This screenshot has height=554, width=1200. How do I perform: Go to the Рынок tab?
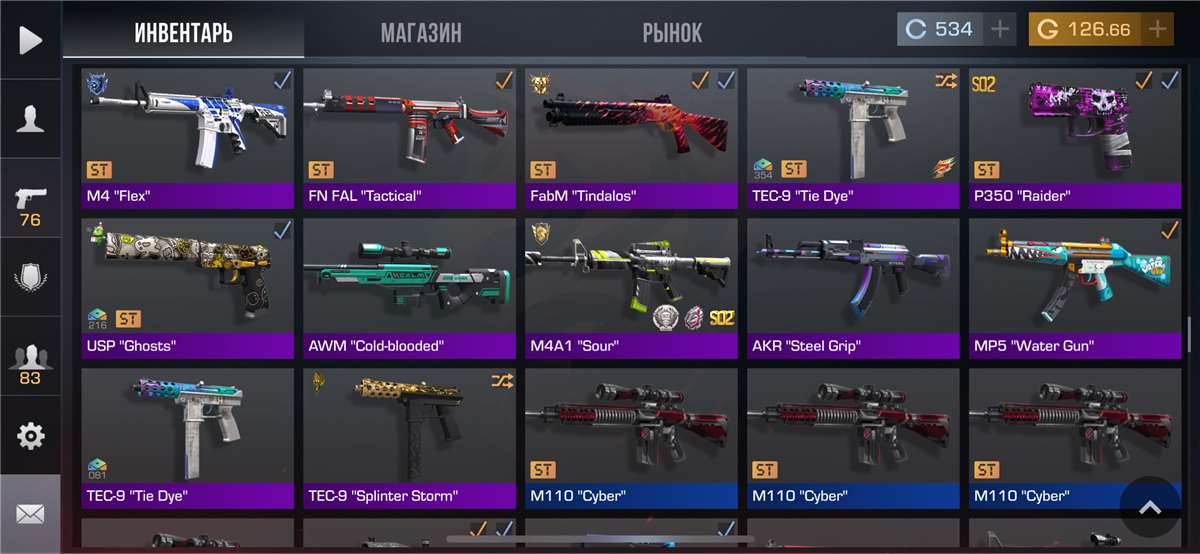point(672,32)
